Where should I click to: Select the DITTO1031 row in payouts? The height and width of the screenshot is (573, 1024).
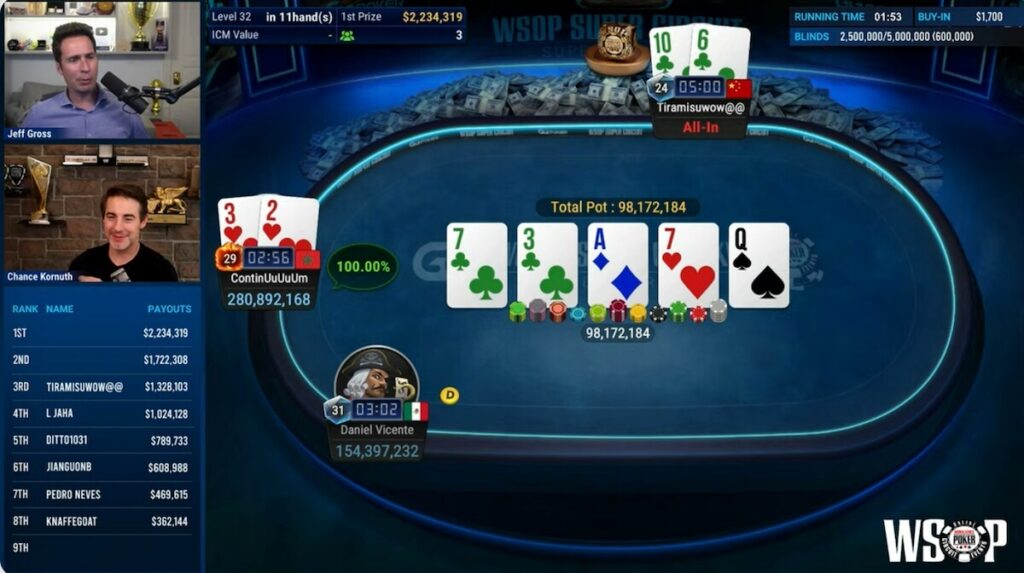[x=102, y=441]
